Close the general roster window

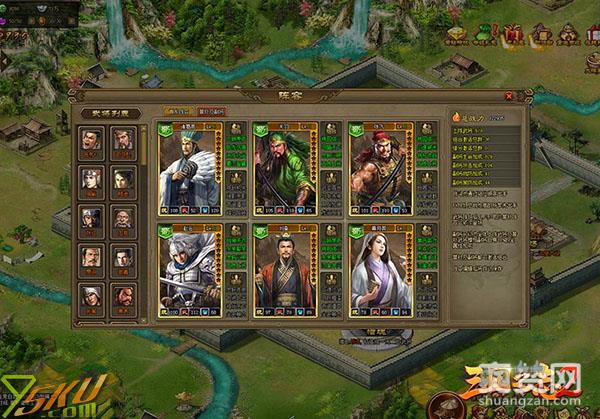click(510, 96)
